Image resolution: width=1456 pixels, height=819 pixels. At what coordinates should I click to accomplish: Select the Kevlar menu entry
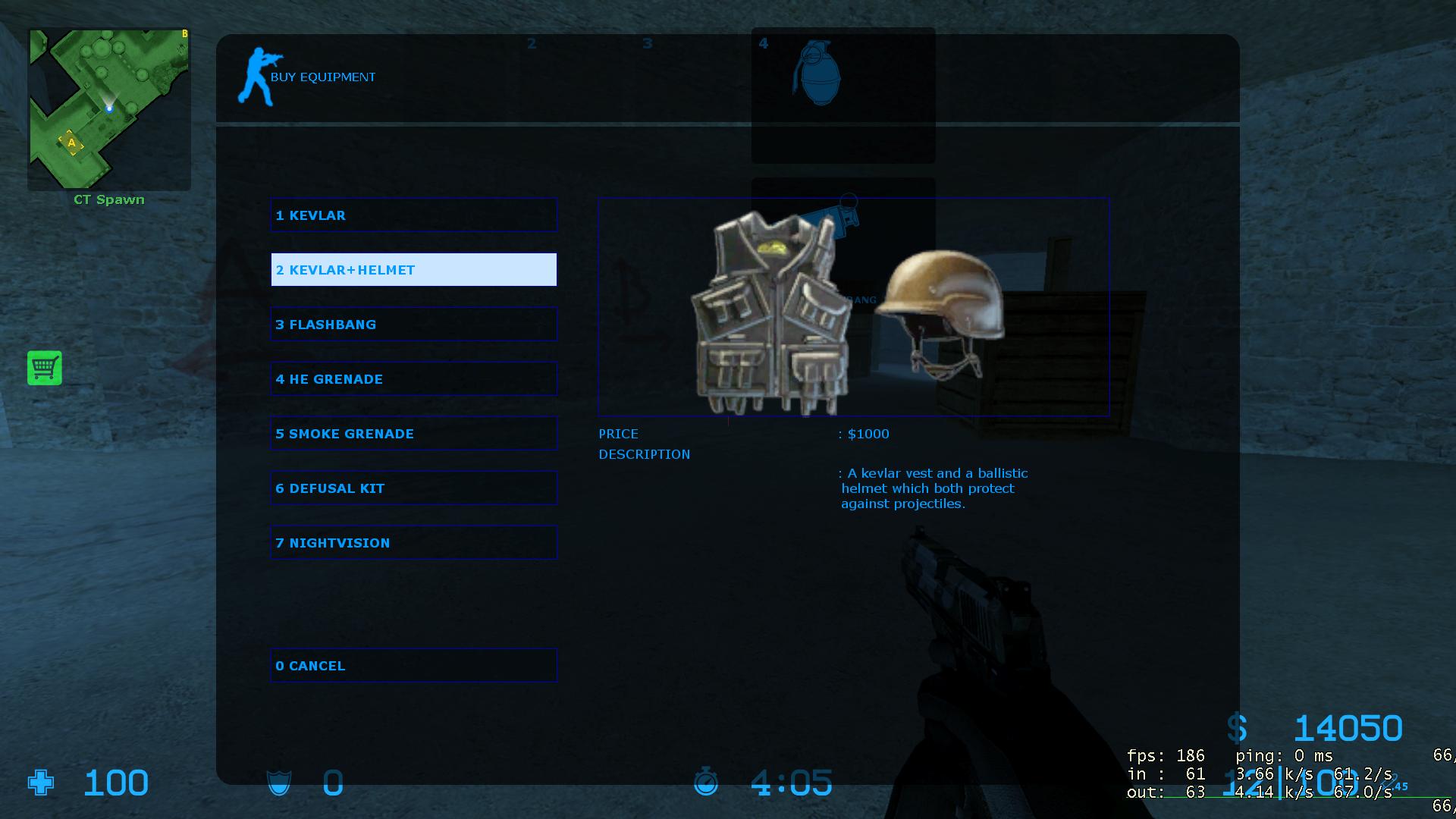(413, 215)
